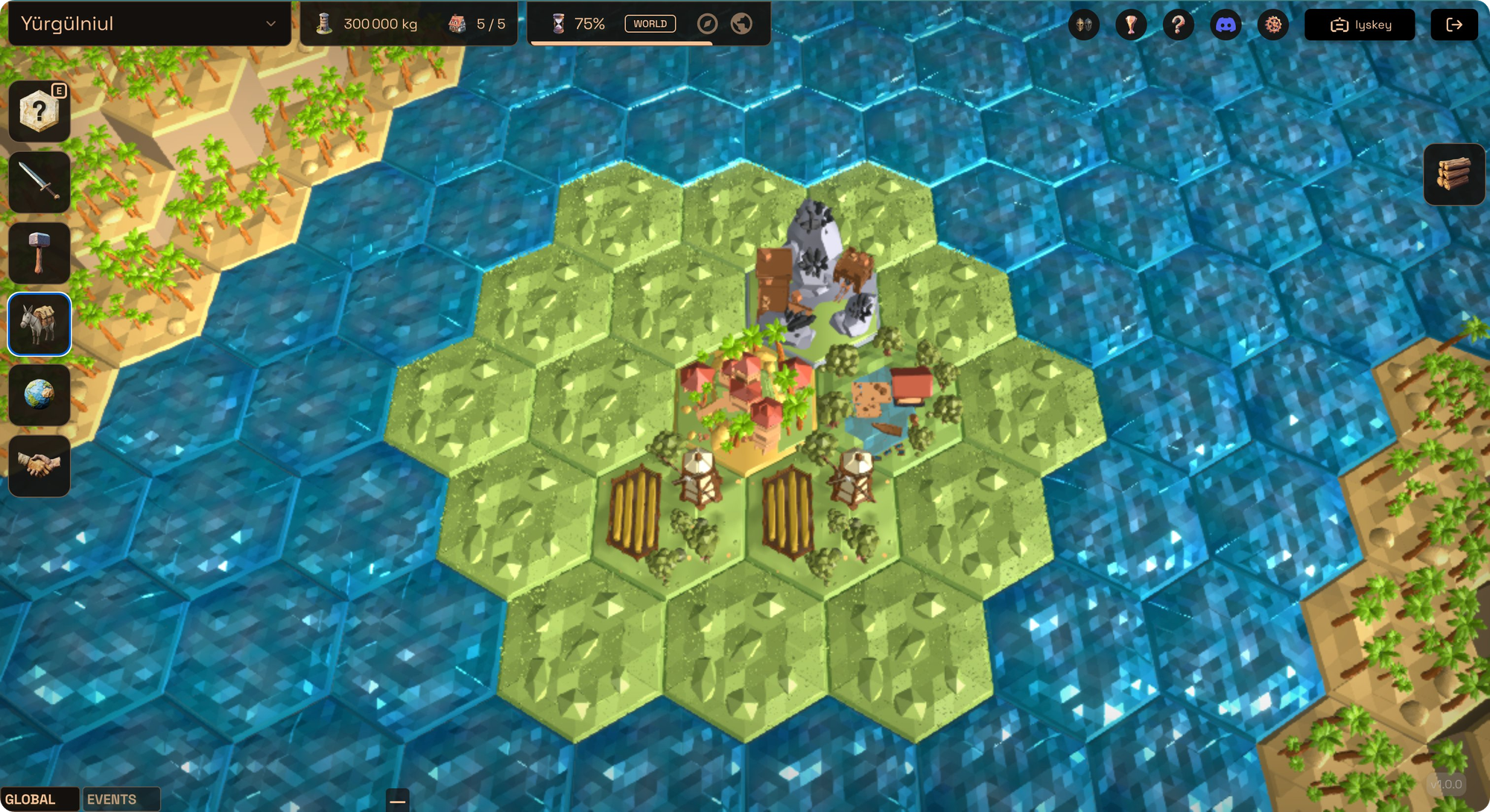Open settings with the gear icon
Screen dimensions: 1490x812
[1273, 25]
